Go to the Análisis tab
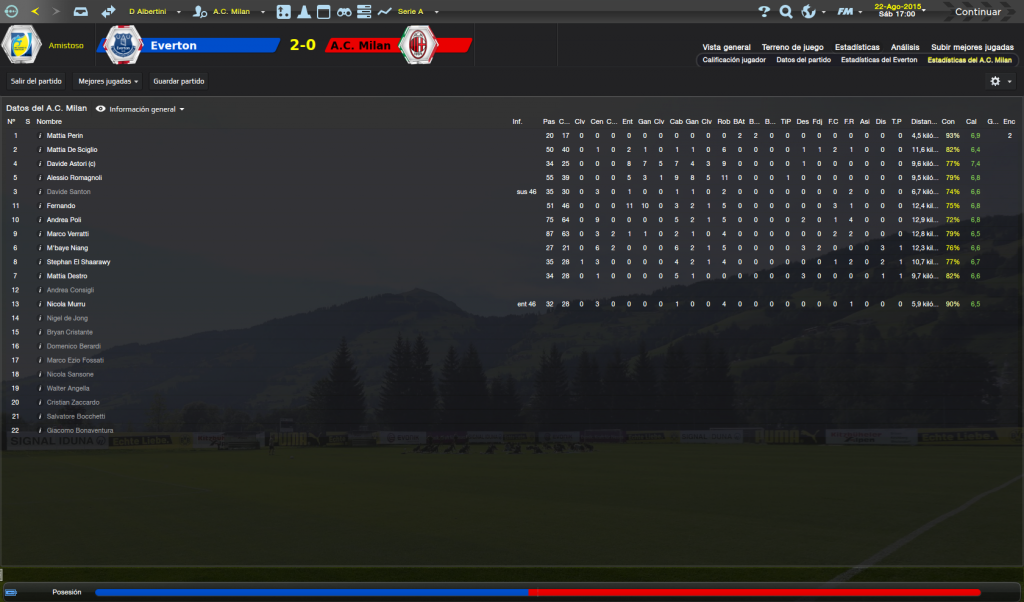Viewport: 1024px width, 602px height. click(905, 47)
